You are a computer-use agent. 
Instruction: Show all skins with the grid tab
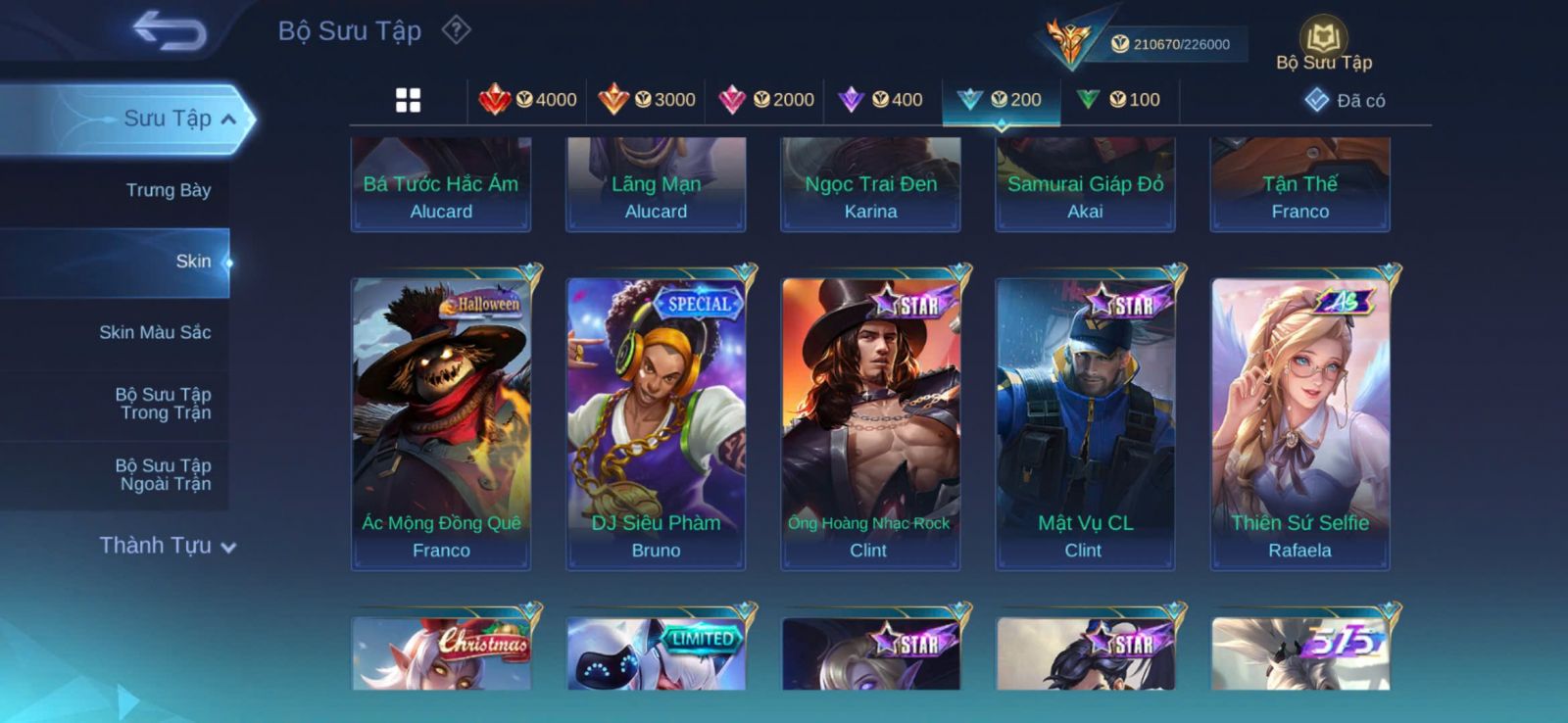(408, 100)
